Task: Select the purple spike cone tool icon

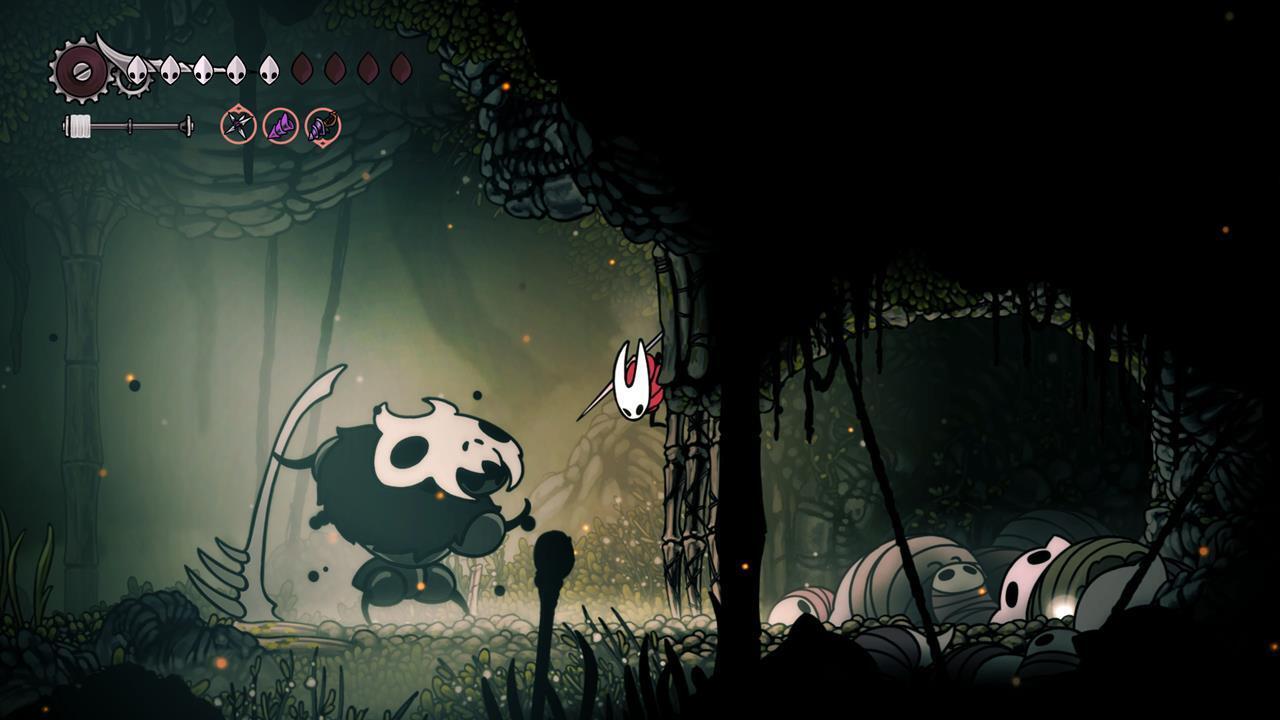Action: pyautogui.click(x=280, y=126)
